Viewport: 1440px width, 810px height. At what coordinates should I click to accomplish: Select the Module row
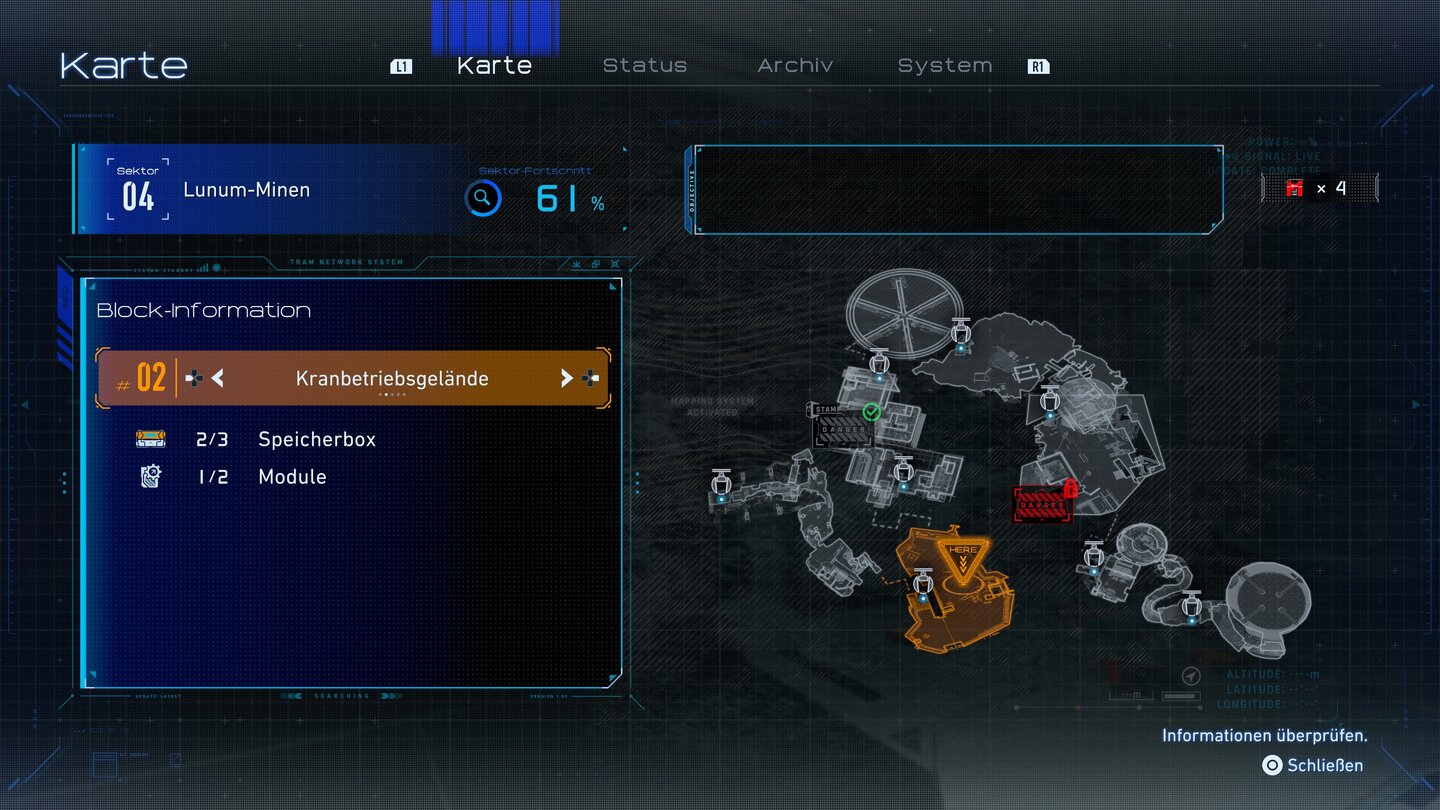(x=292, y=477)
